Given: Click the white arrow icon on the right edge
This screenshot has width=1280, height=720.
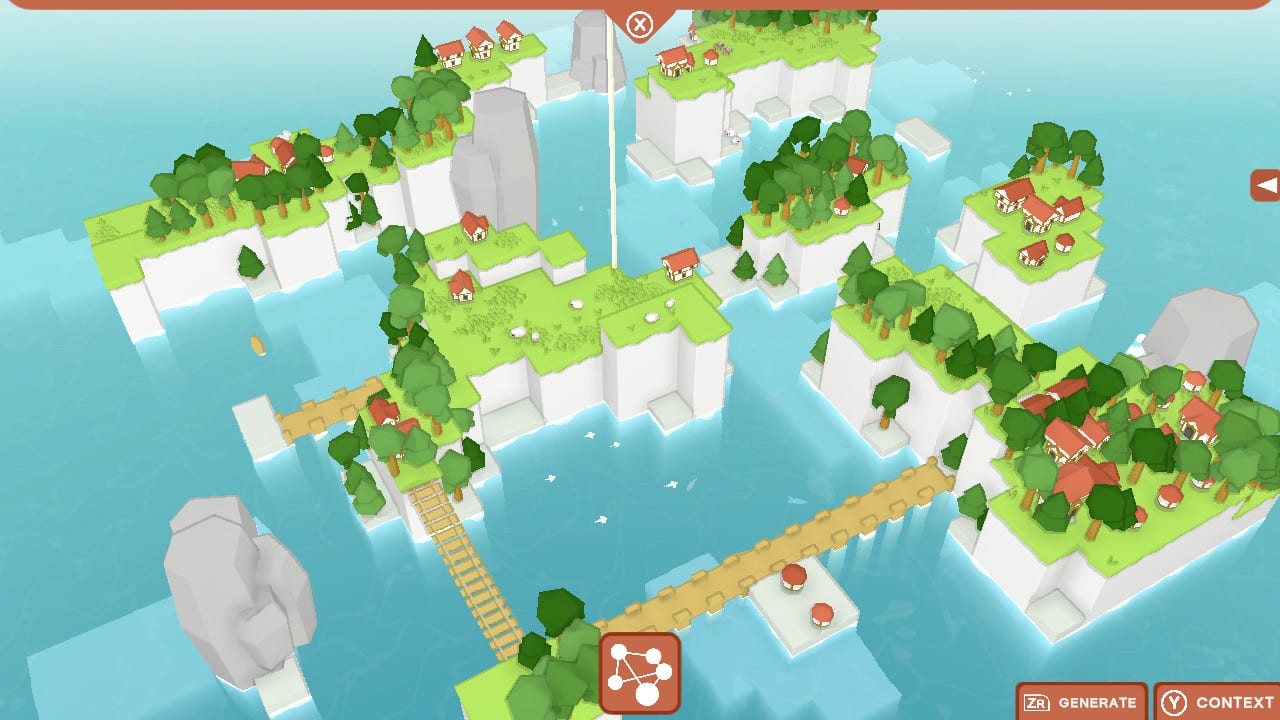Looking at the screenshot, I should [1266, 185].
